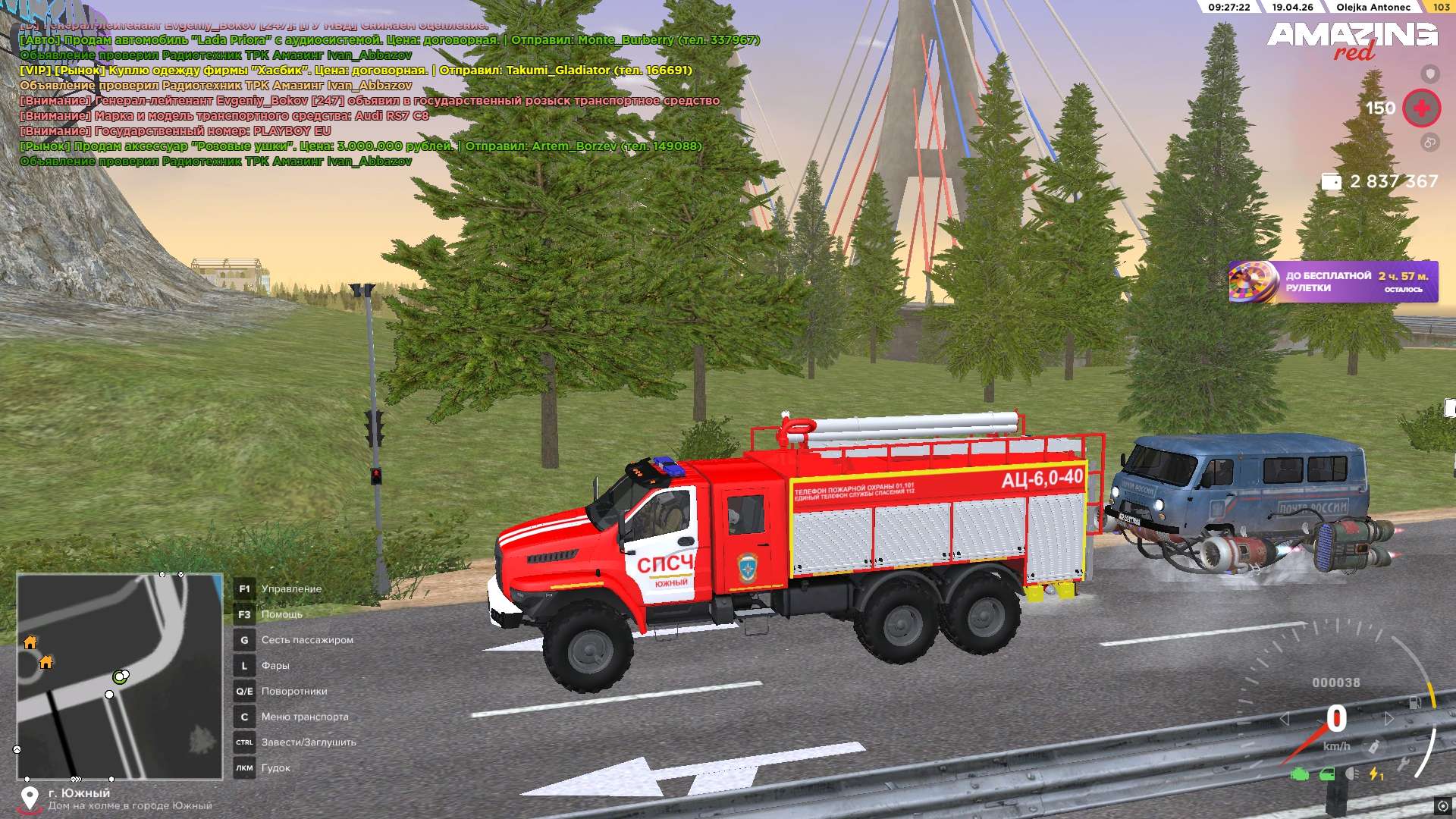Click the fuel pump gauge icon
The width and height of the screenshot is (1456, 819).
(x=1415, y=703)
